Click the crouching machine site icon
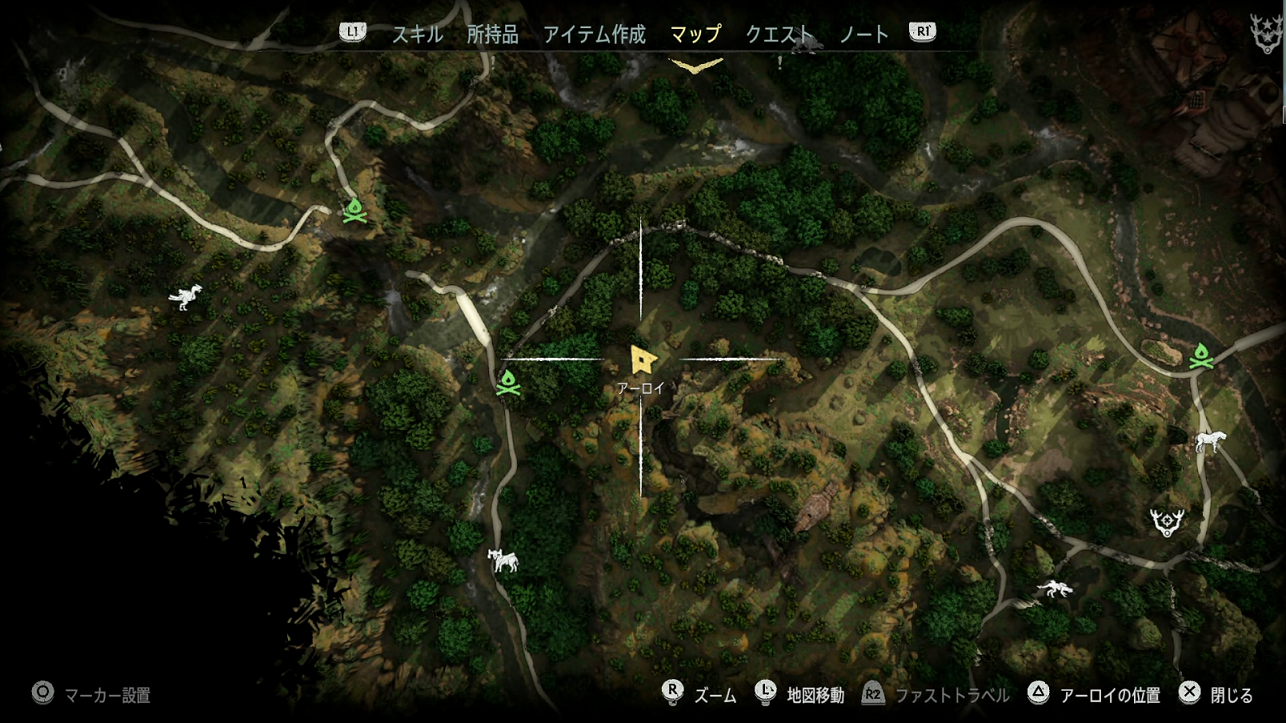The width and height of the screenshot is (1286, 723). 1055,588
